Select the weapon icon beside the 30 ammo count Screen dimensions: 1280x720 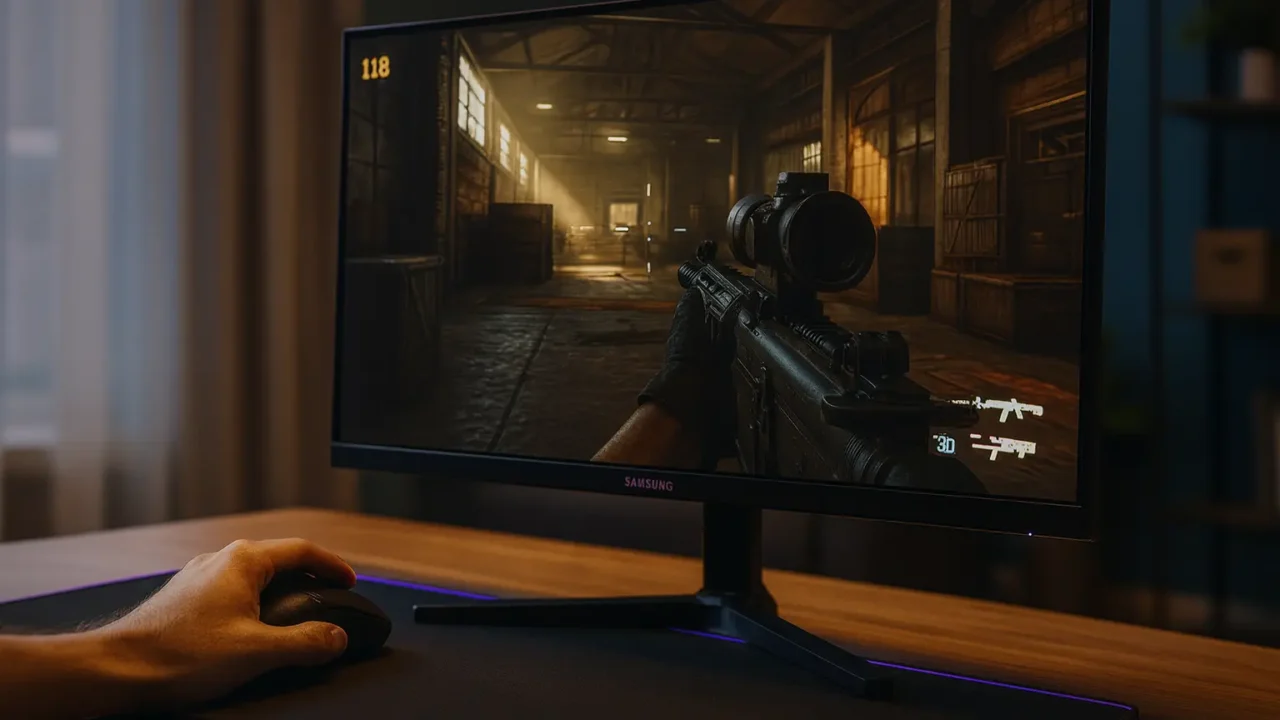pyautogui.click(x=1003, y=447)
